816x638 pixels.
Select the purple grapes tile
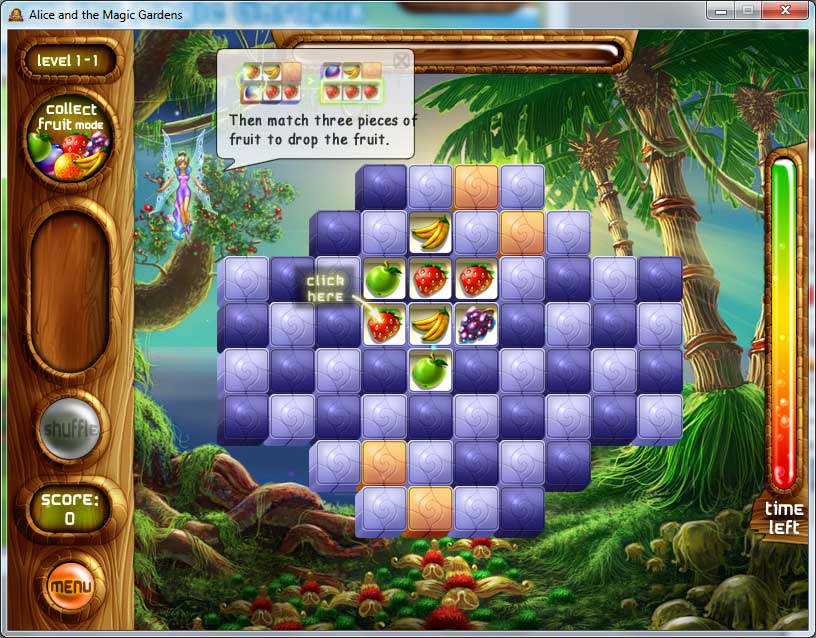click(x=476, y=324)
